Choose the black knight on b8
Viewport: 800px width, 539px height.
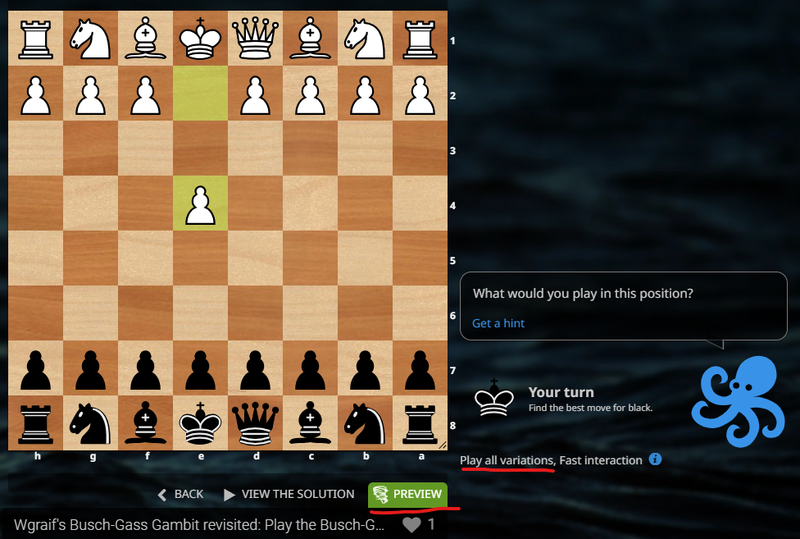coord(366,423)
